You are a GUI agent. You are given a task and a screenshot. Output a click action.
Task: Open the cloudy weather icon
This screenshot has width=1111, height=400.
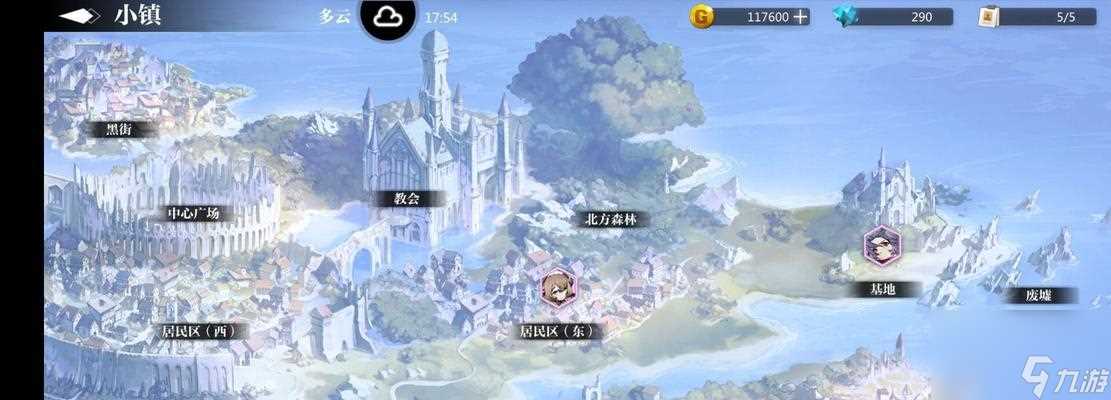pos(388,18)
